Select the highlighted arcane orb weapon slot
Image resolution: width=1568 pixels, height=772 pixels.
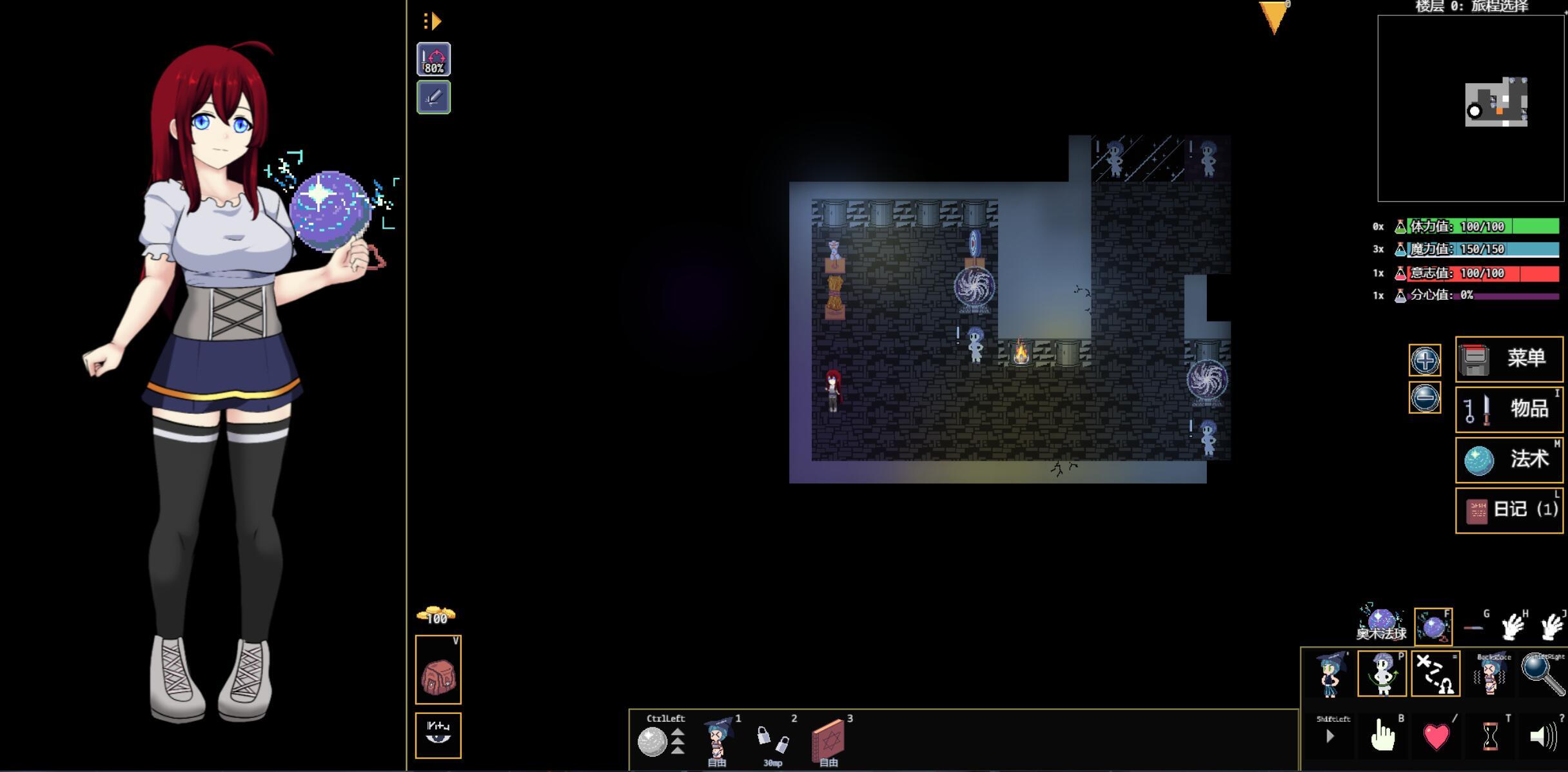(x=1433, y=626)
